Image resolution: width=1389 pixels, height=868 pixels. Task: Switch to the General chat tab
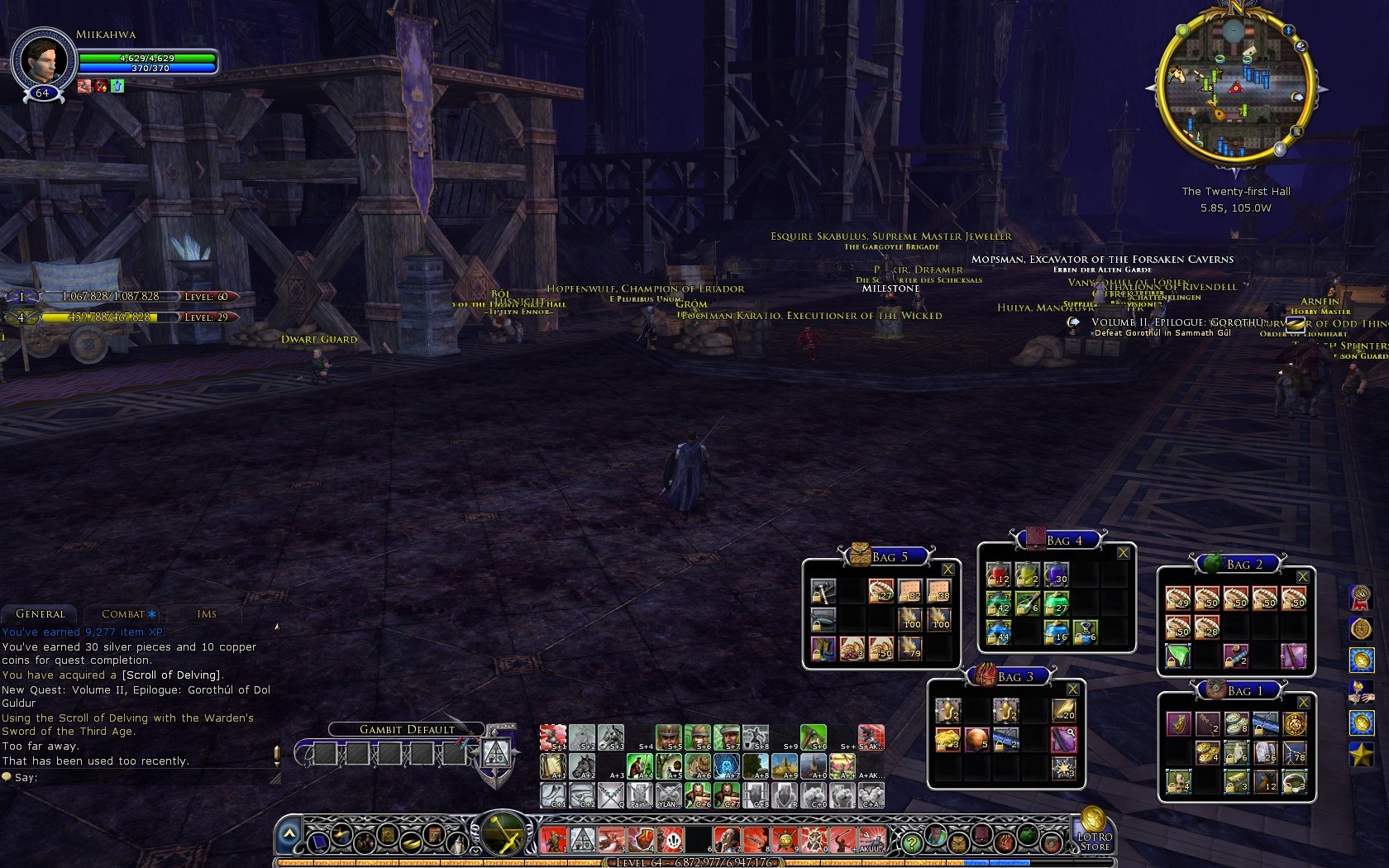pos(40,614)
